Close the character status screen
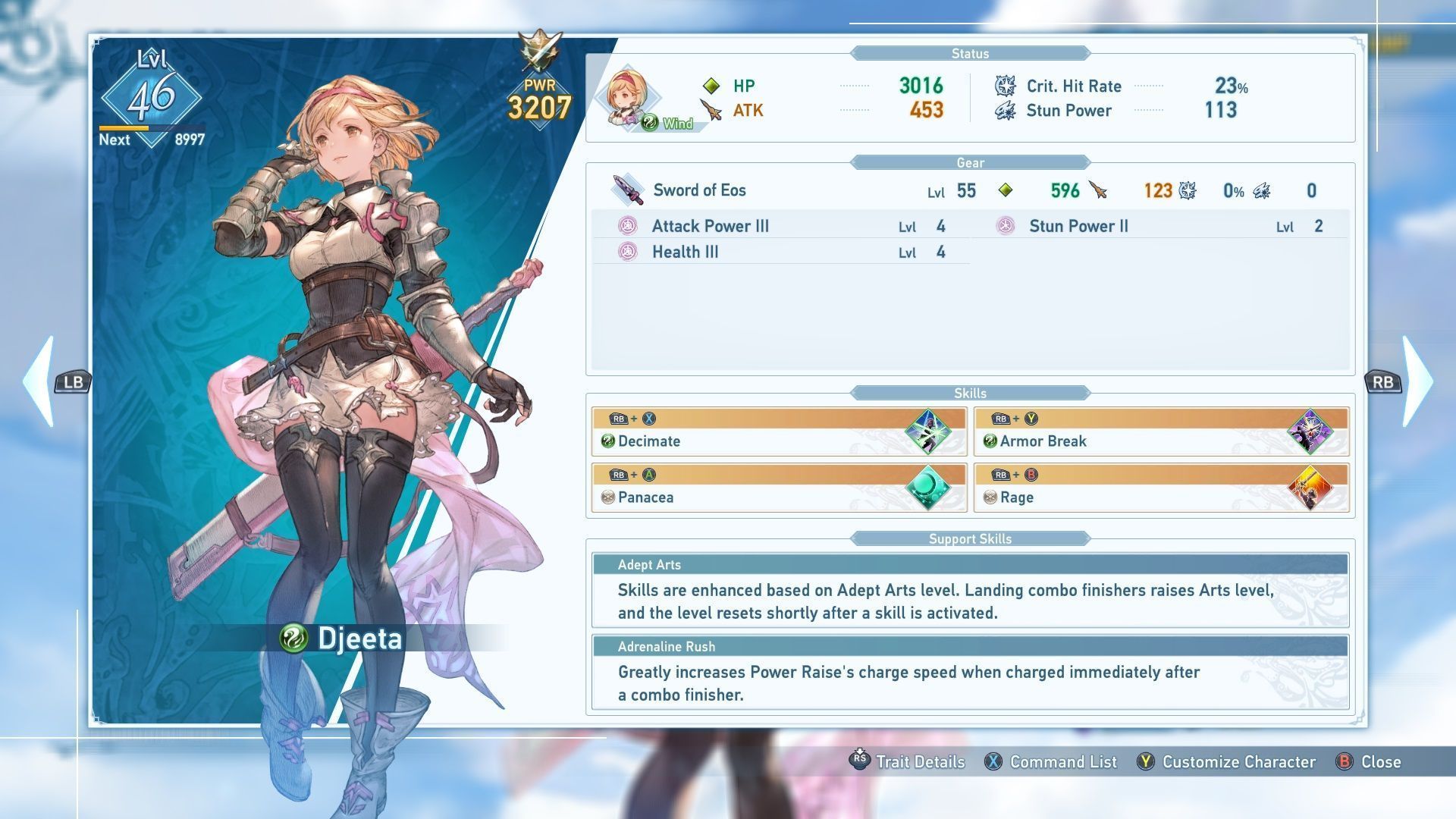Viewport: 1456px width, 819px height. pyautogui.click(x=1369, y=761)
